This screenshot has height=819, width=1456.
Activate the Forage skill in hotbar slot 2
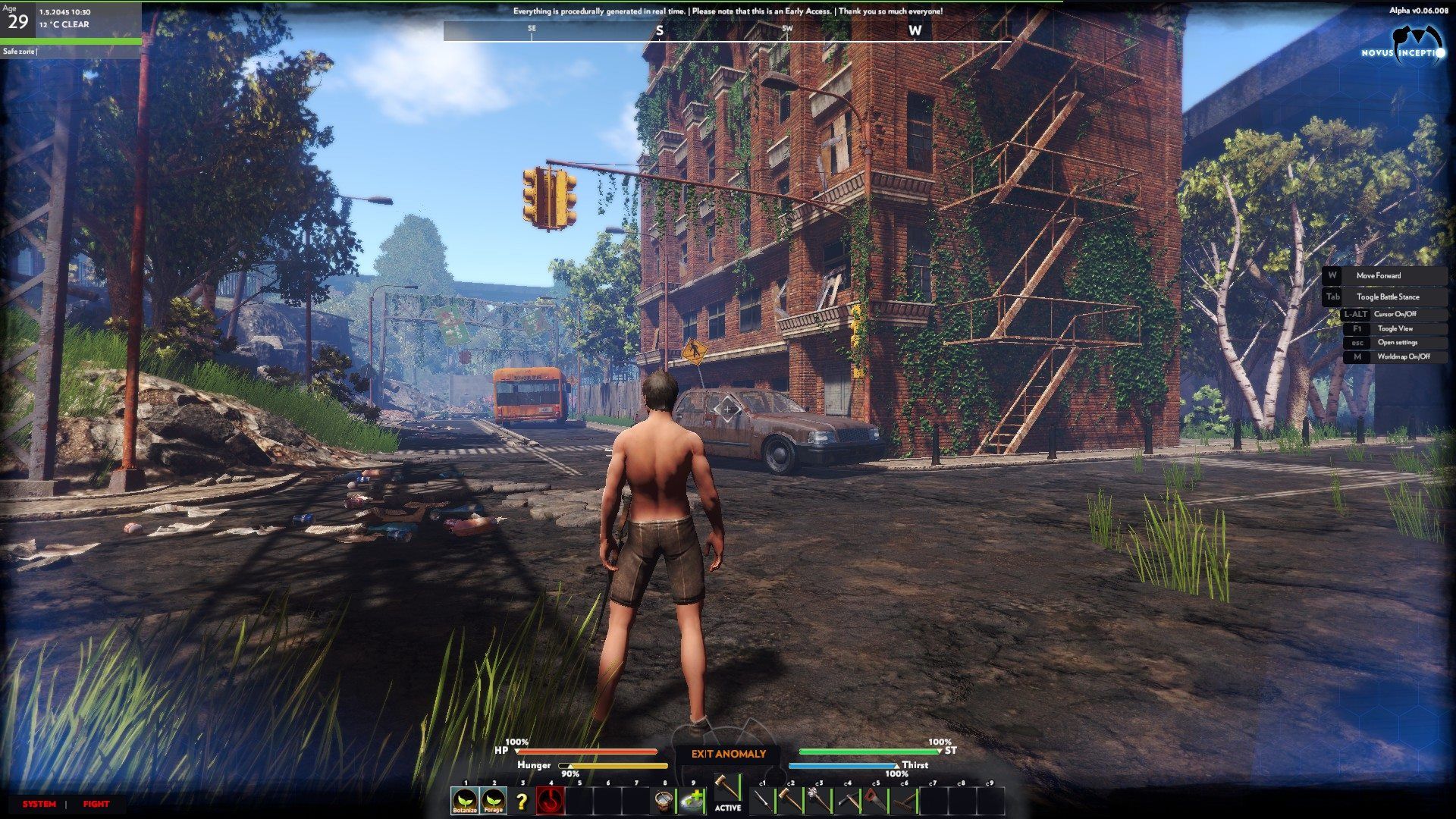tap(494, 801)
